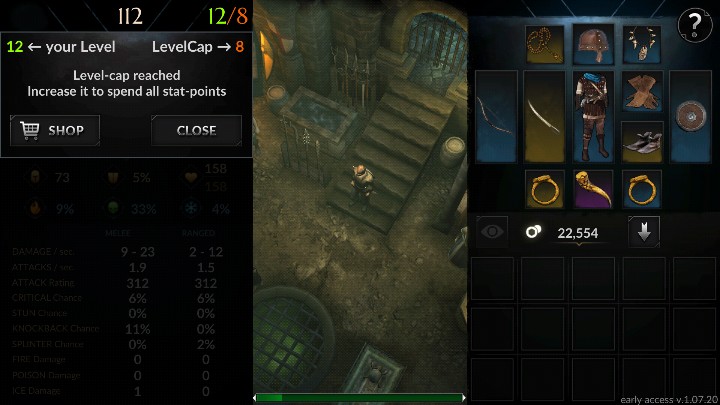This screenshot has height=405, width=720.
Task: Select the leather gloves slot
Action: pos(642,91)
